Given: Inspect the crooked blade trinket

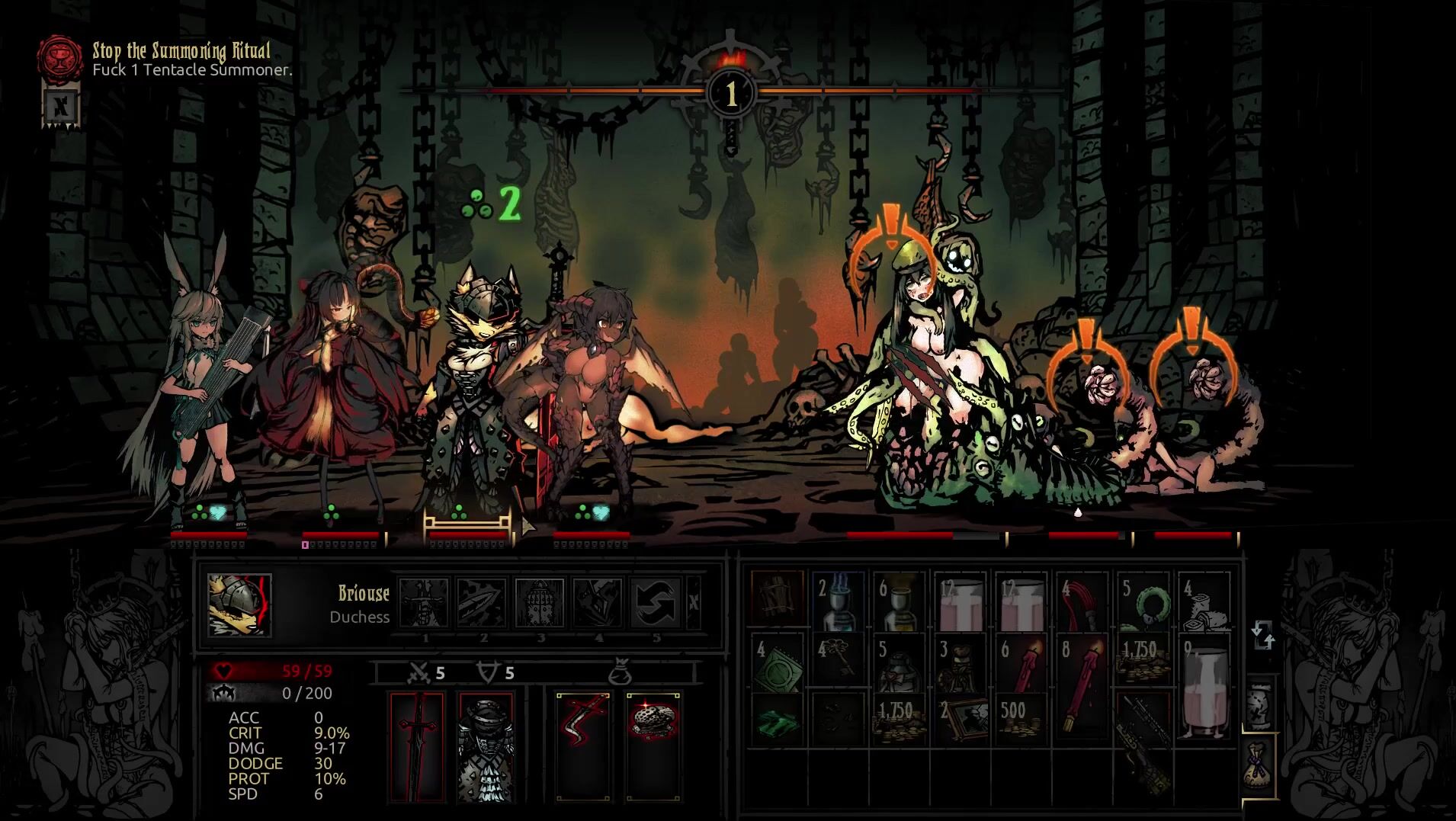Looking at the screenshot, I should point(583,746).
